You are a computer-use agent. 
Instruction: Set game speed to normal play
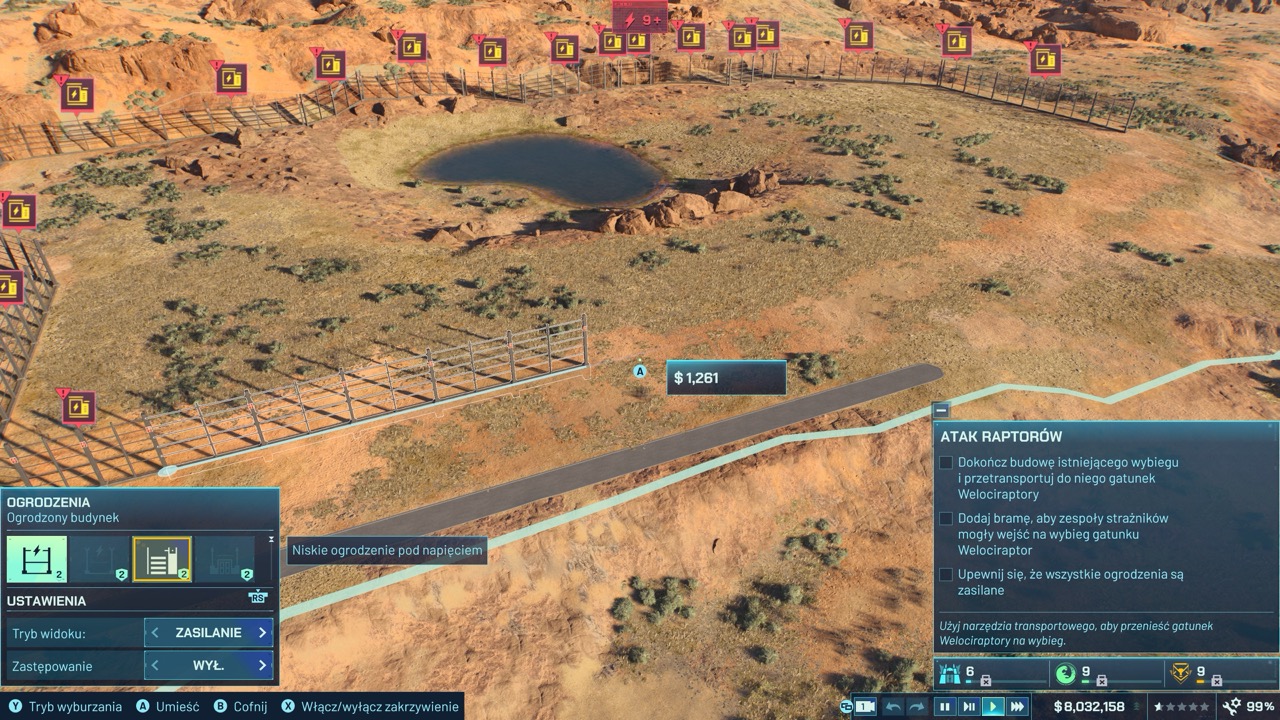click(x=993, y=706)
